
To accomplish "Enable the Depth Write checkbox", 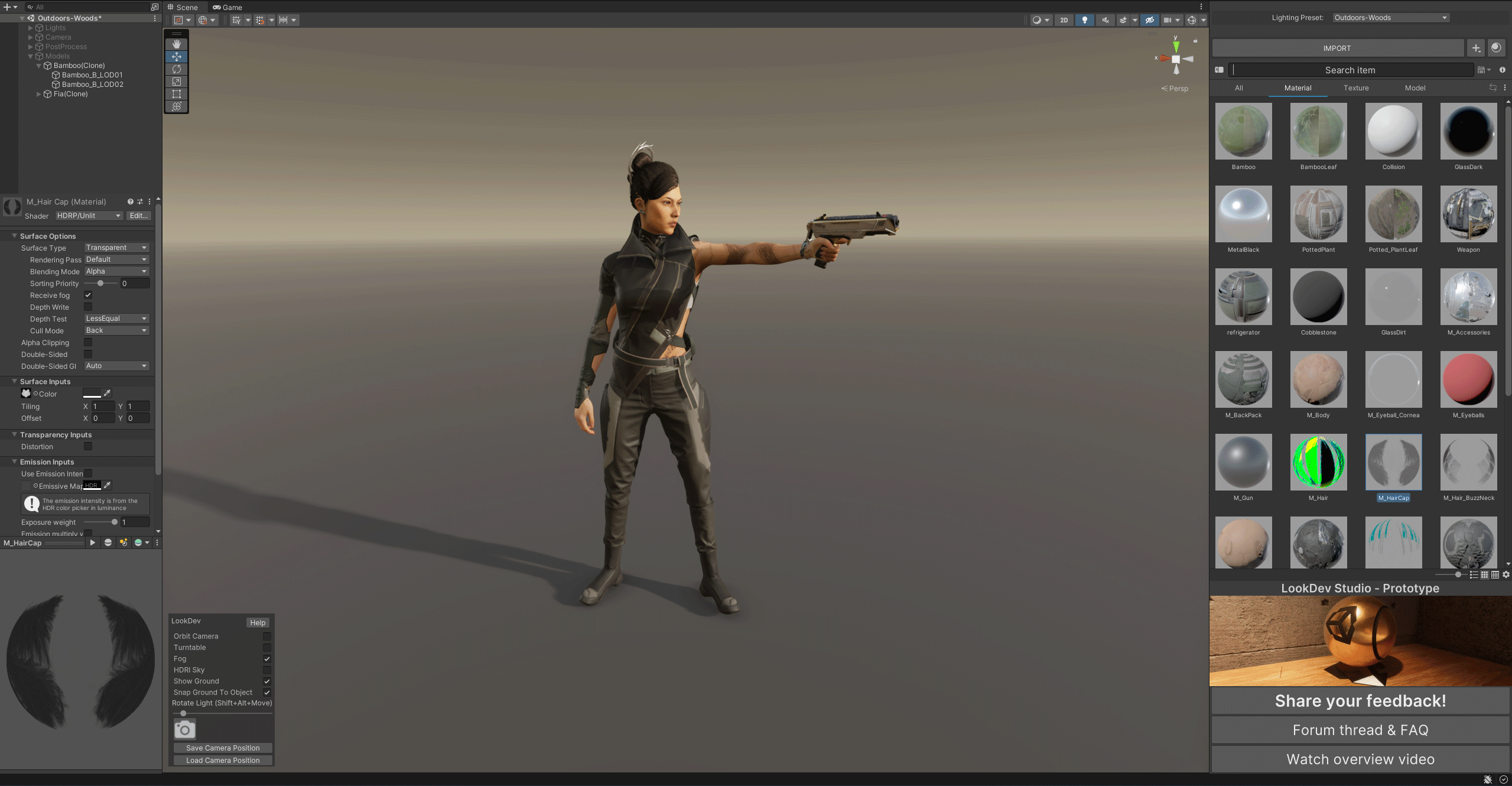I will click(88, 307).
